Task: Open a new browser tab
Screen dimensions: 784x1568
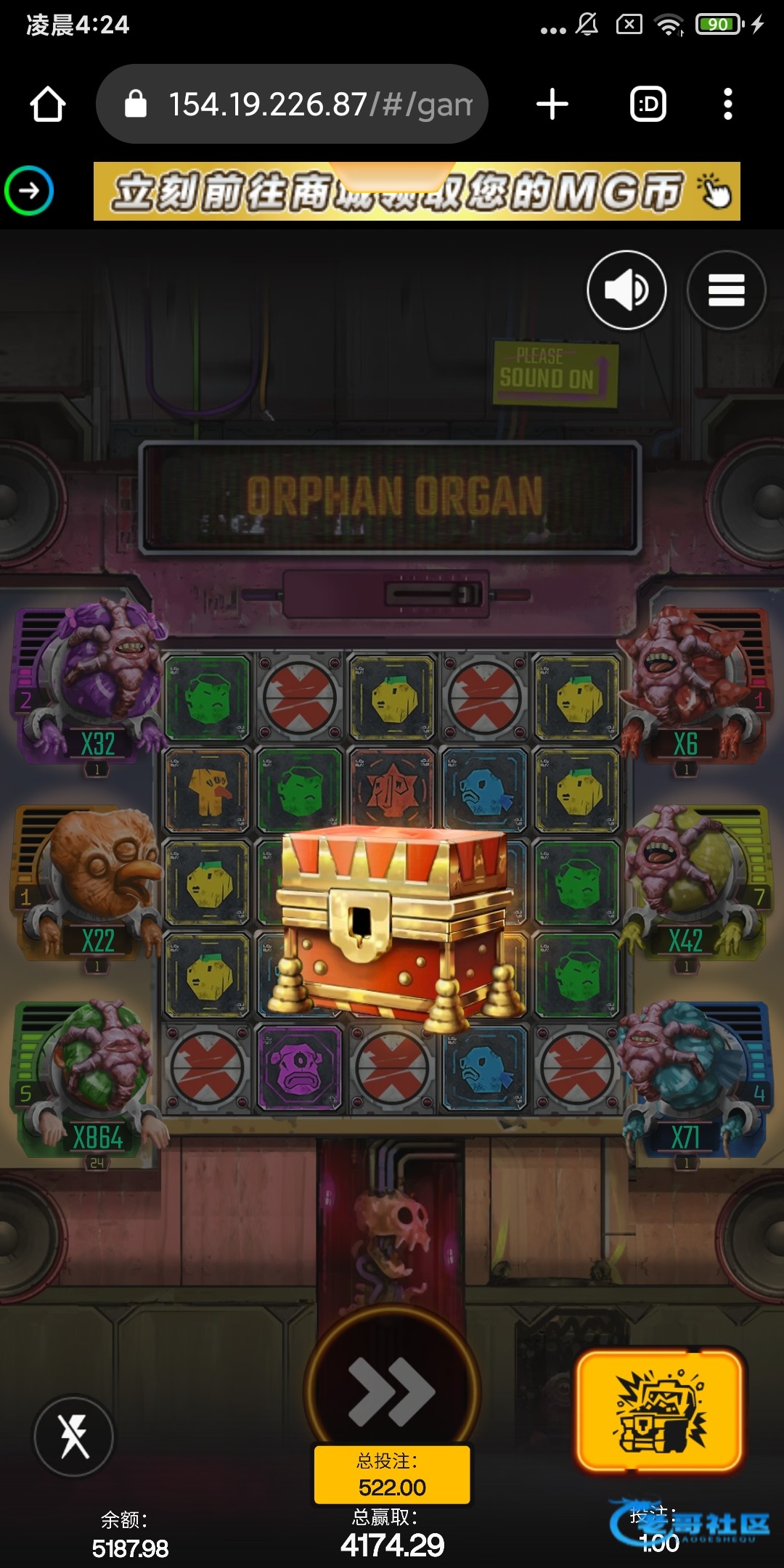Action: [552, 105]
